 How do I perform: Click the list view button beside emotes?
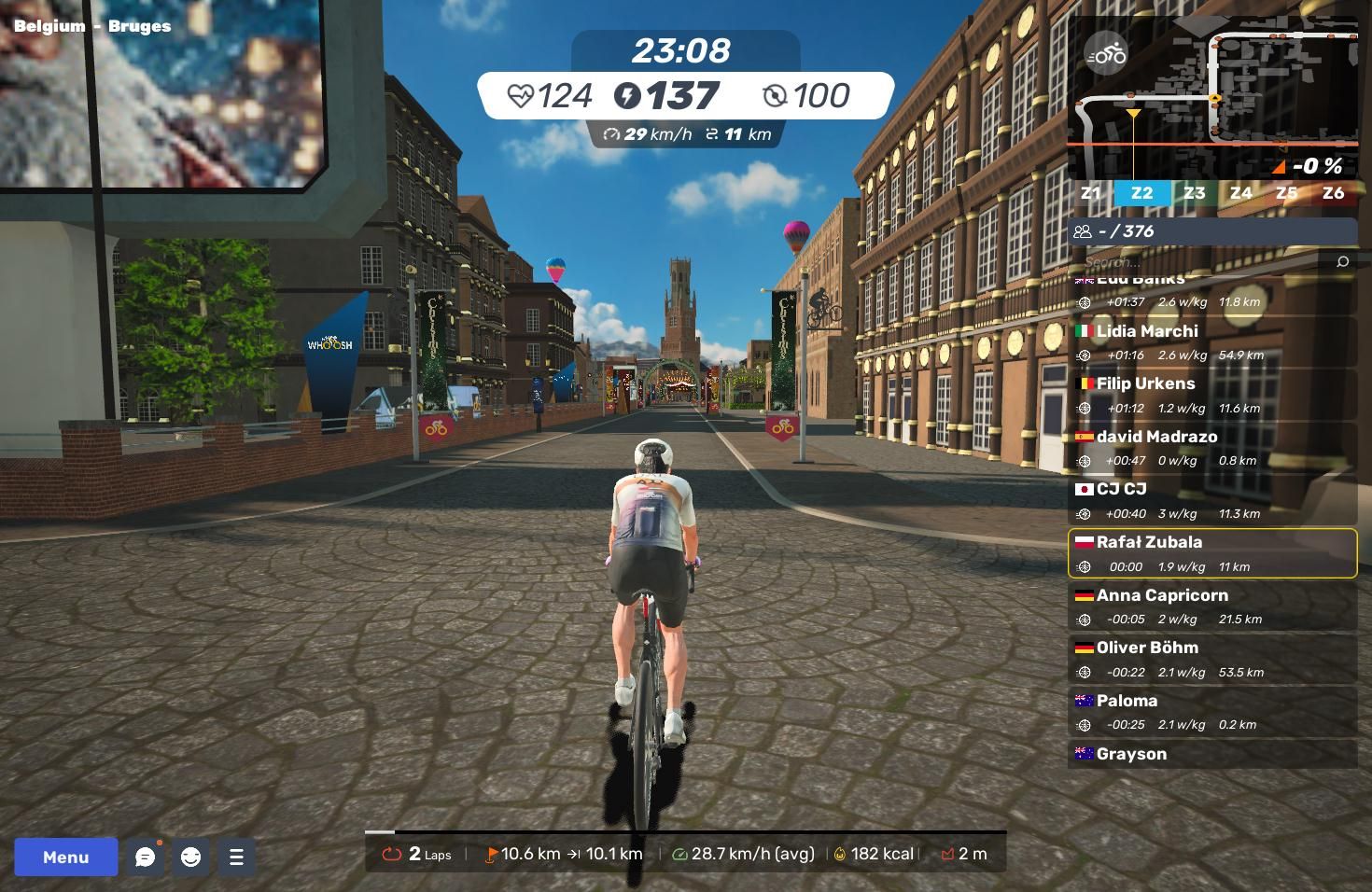pyautogui.click(x=236, y=857)
